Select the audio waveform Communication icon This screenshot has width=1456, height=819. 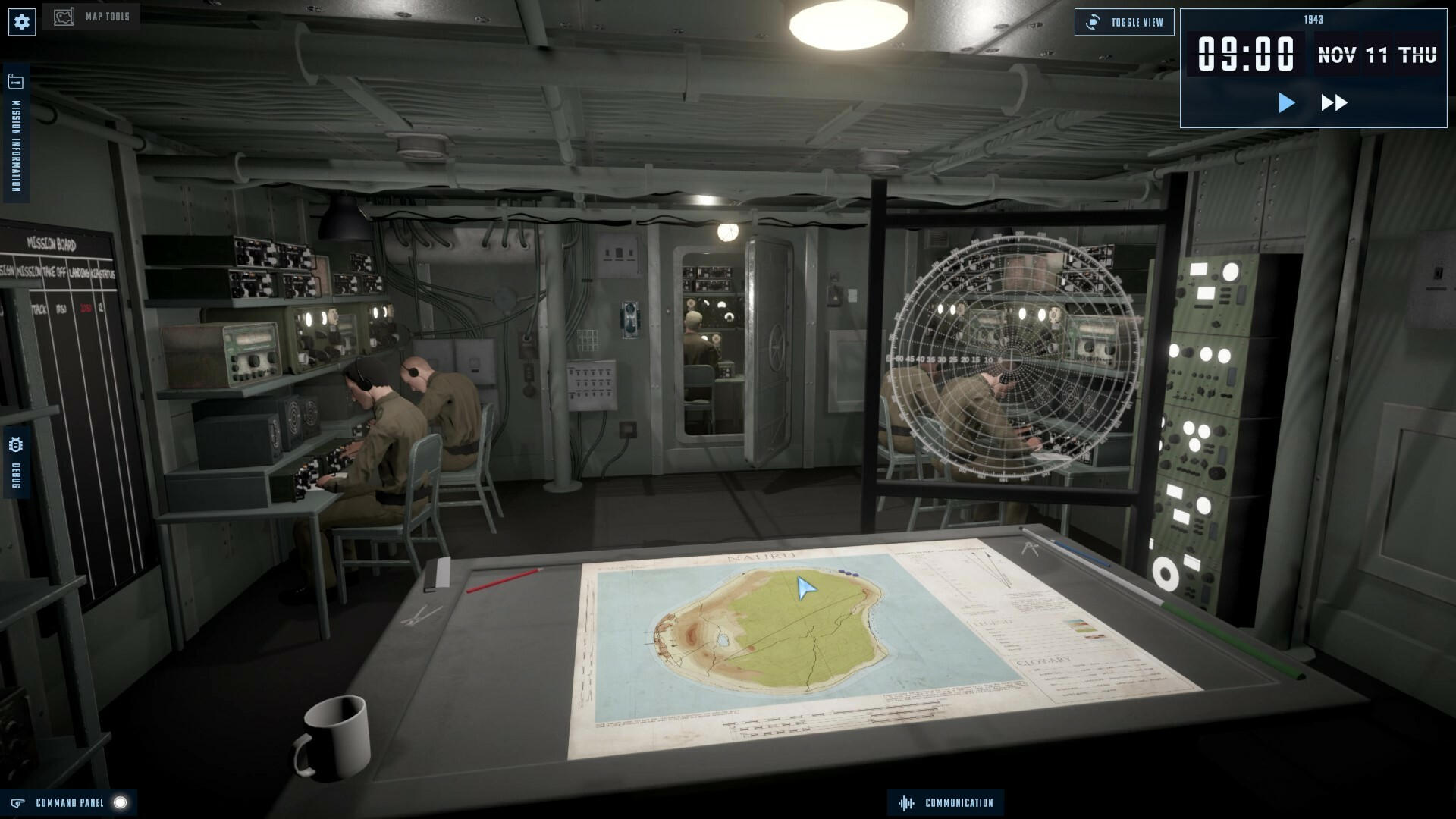tap(908, 802)
